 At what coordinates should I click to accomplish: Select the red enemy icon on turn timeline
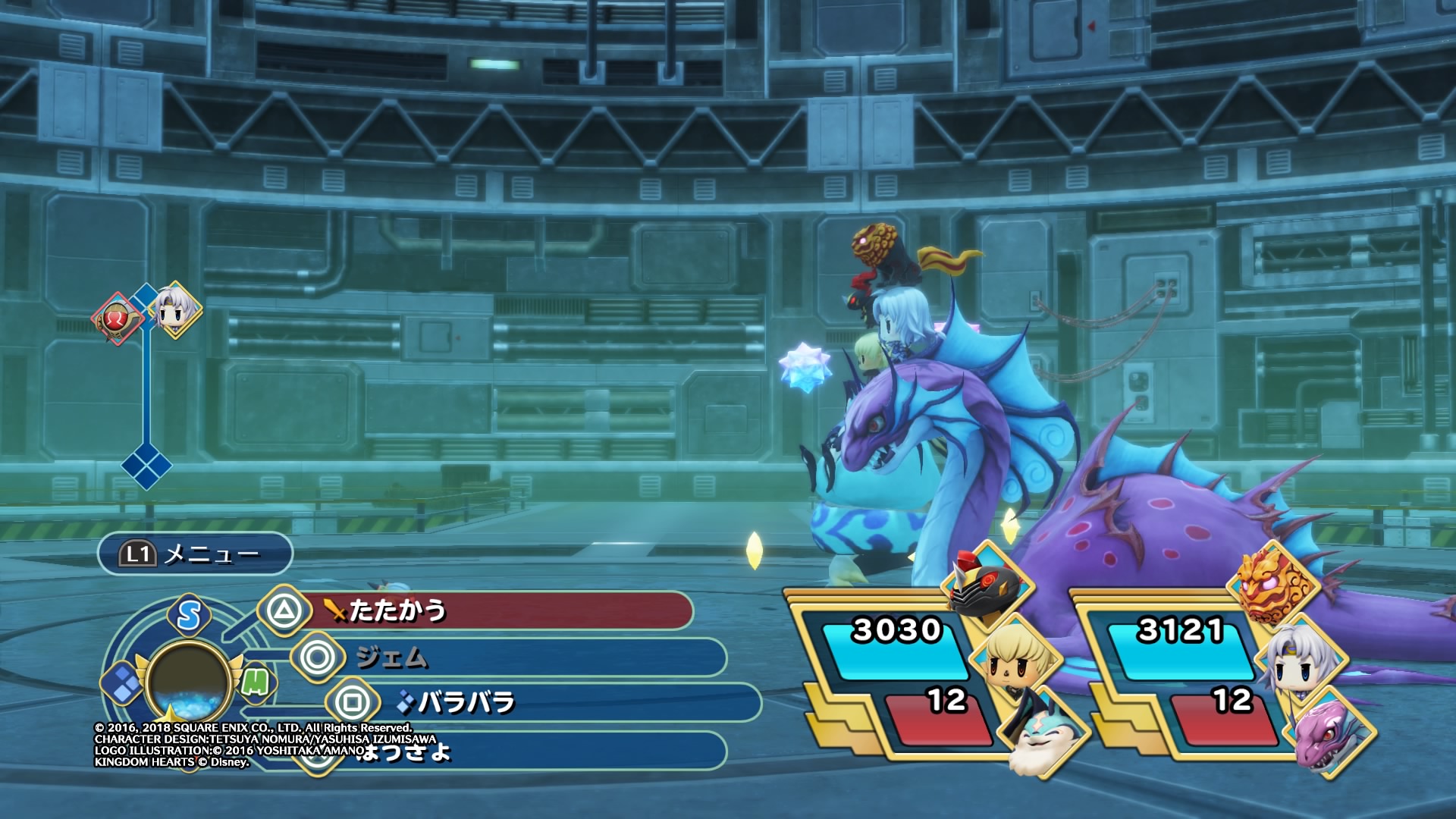[116, 318]
